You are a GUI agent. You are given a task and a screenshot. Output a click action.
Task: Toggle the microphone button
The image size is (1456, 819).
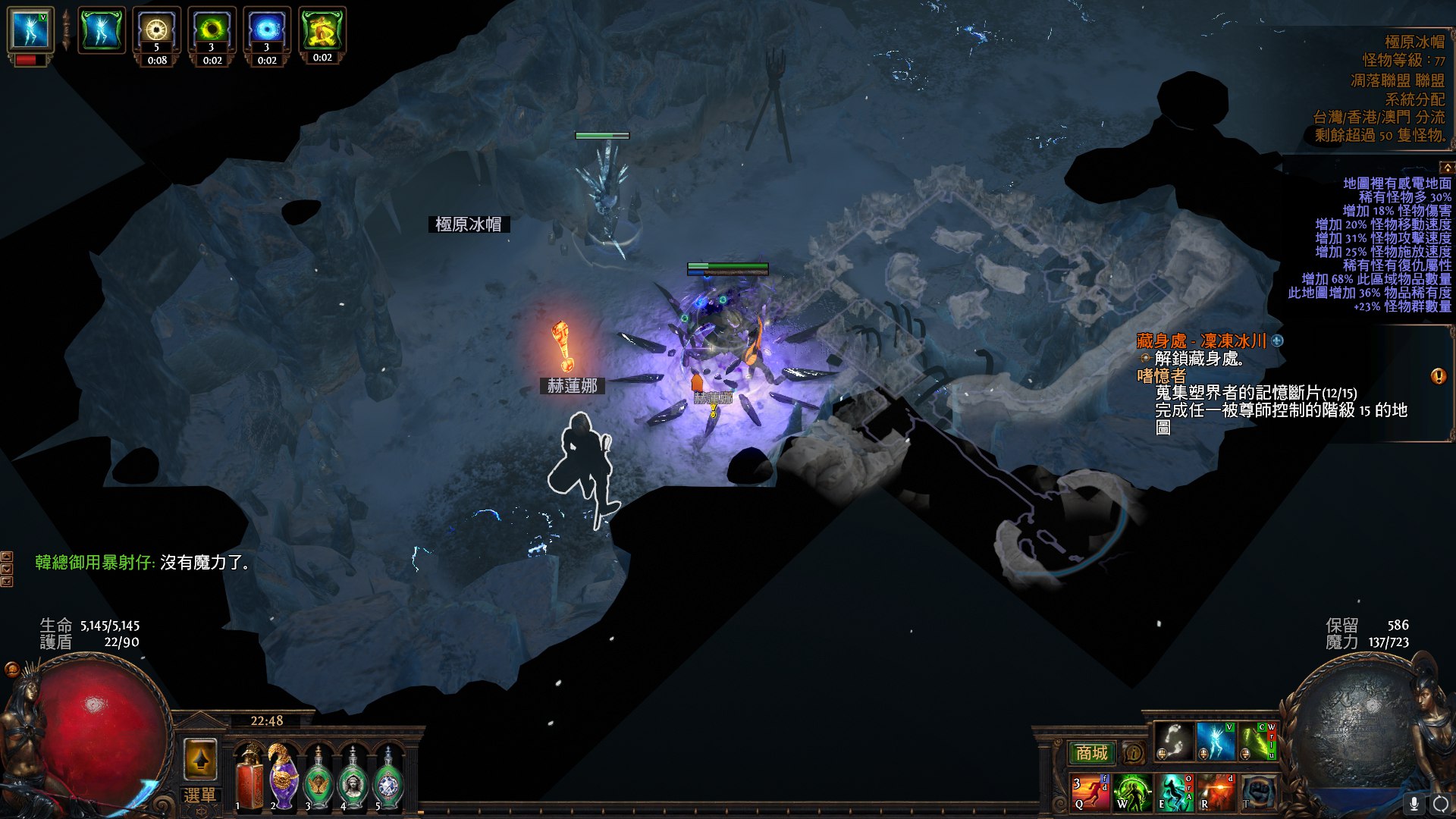[1414, 803]
